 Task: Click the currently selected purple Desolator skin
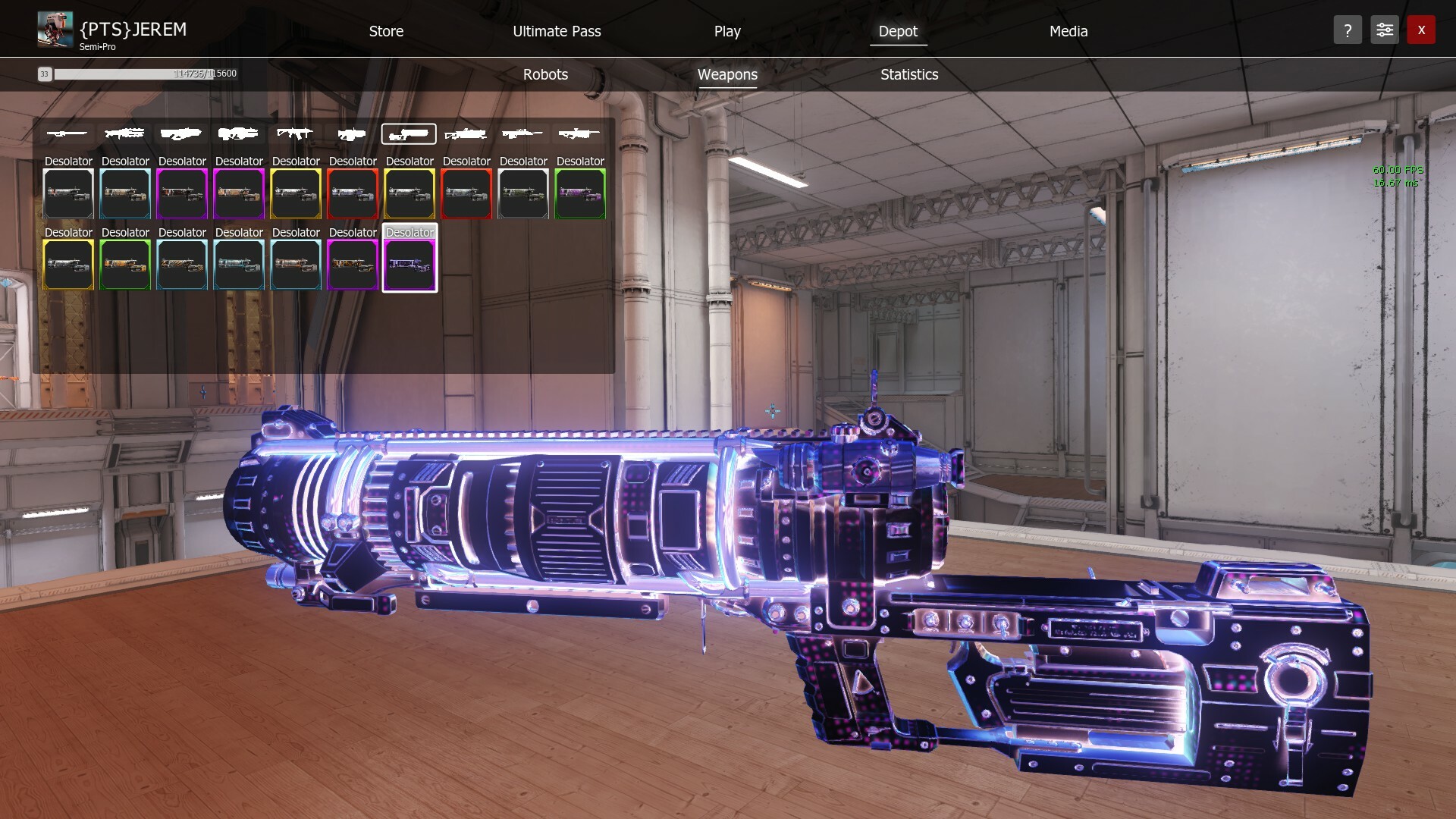409,264
